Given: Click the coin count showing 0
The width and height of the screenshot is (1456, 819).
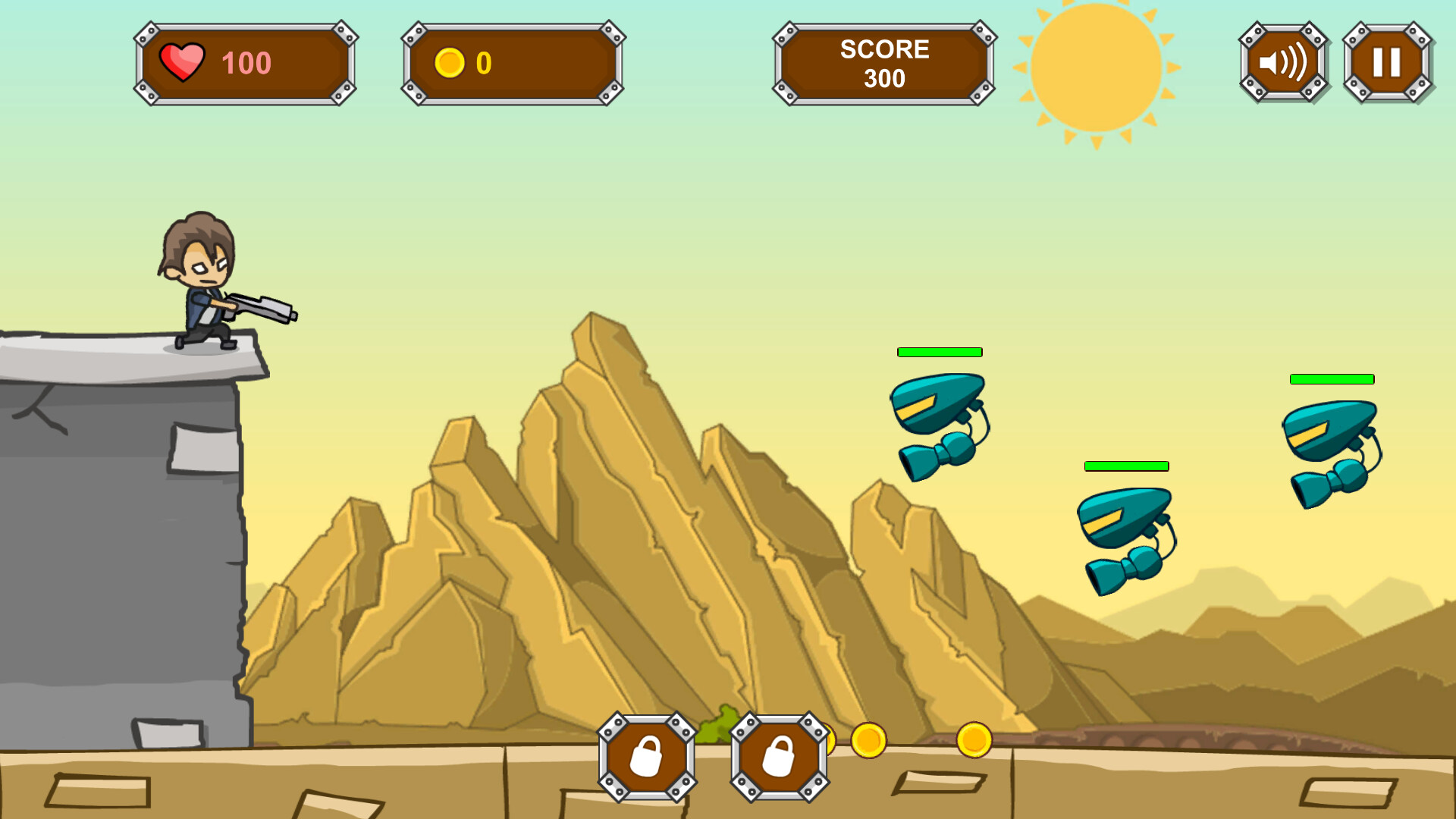Looking at the screenshot, I should pos(483,62).
